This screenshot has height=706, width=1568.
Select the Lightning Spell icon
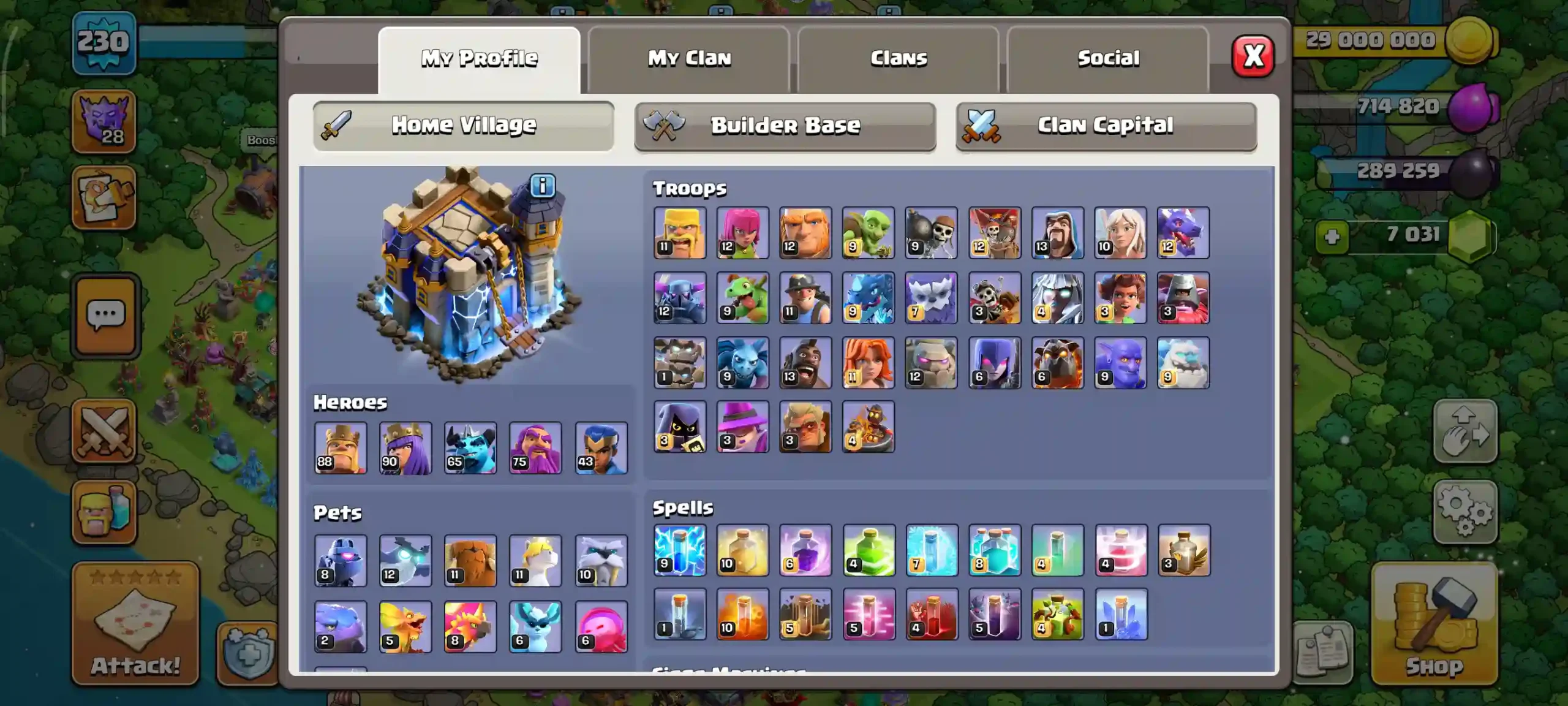[x=680, y=550]
